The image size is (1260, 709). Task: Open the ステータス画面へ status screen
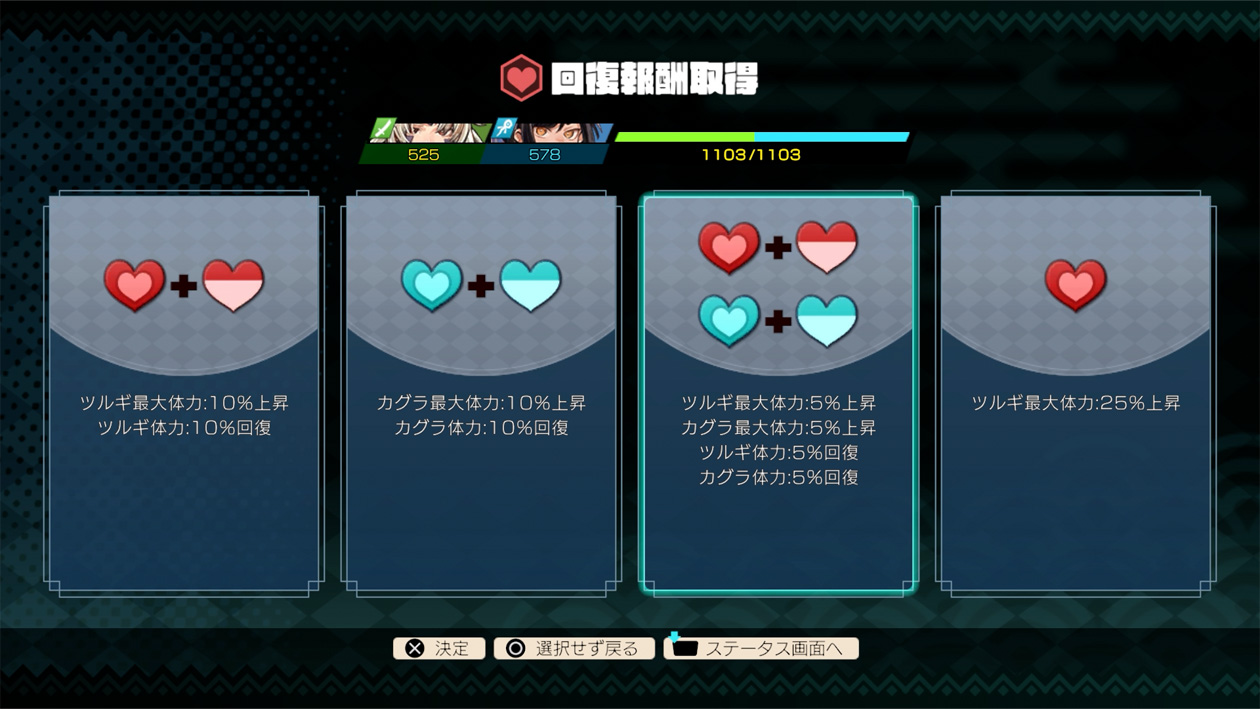tap(761, 648)
